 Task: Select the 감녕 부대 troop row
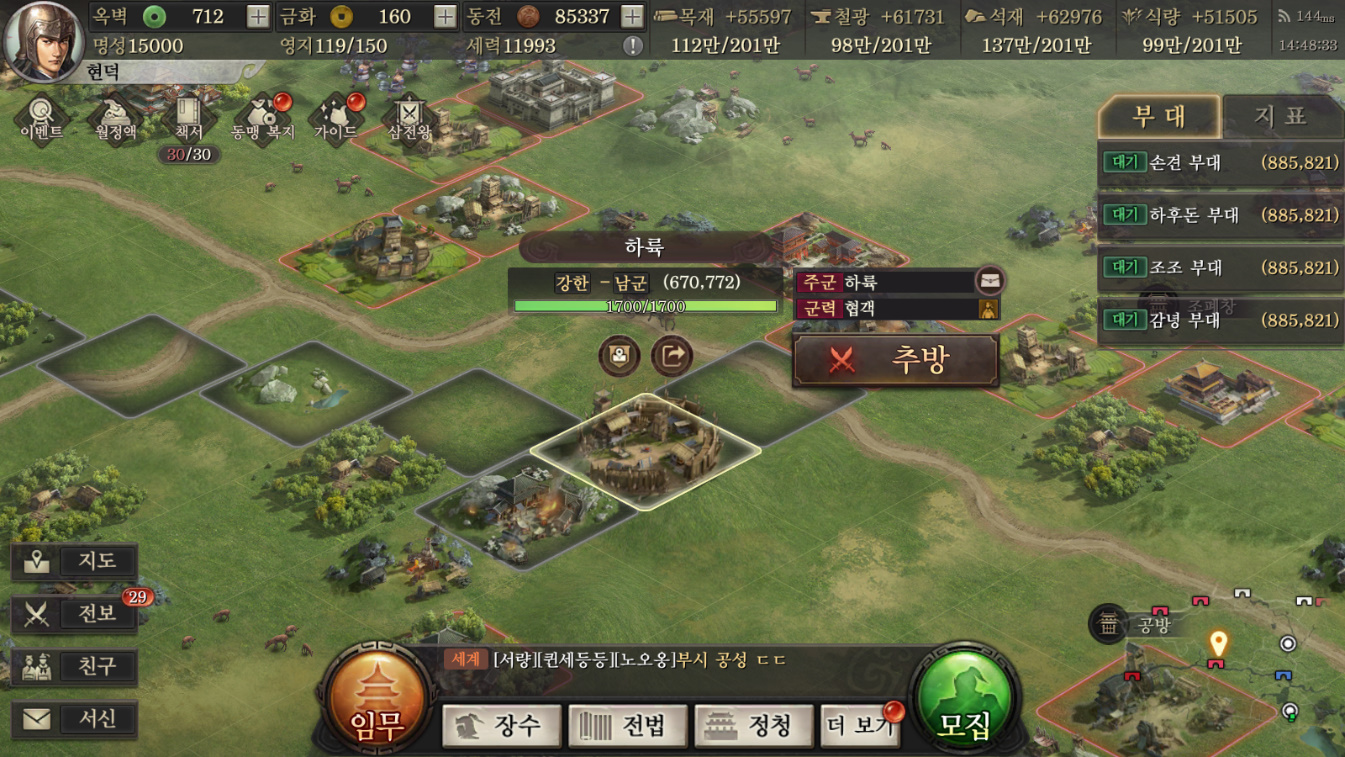[1219, 320]
